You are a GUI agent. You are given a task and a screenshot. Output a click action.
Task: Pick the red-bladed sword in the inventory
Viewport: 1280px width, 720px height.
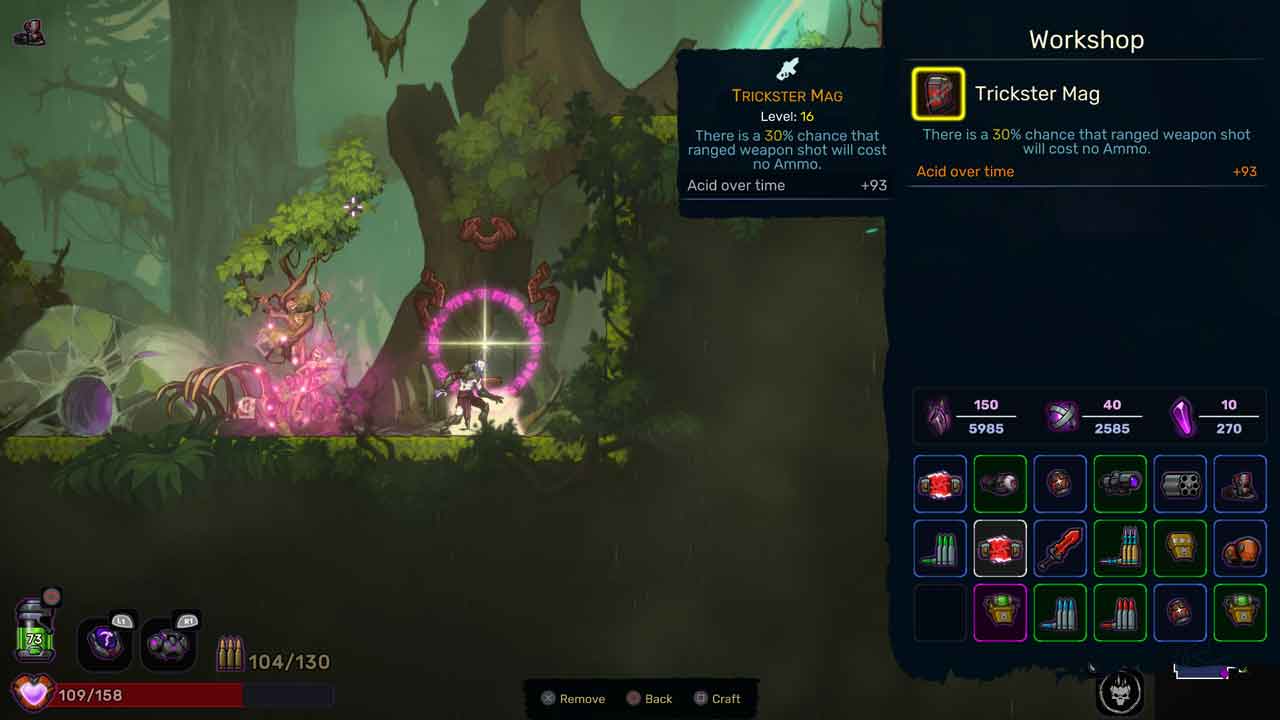(1060, 549)
